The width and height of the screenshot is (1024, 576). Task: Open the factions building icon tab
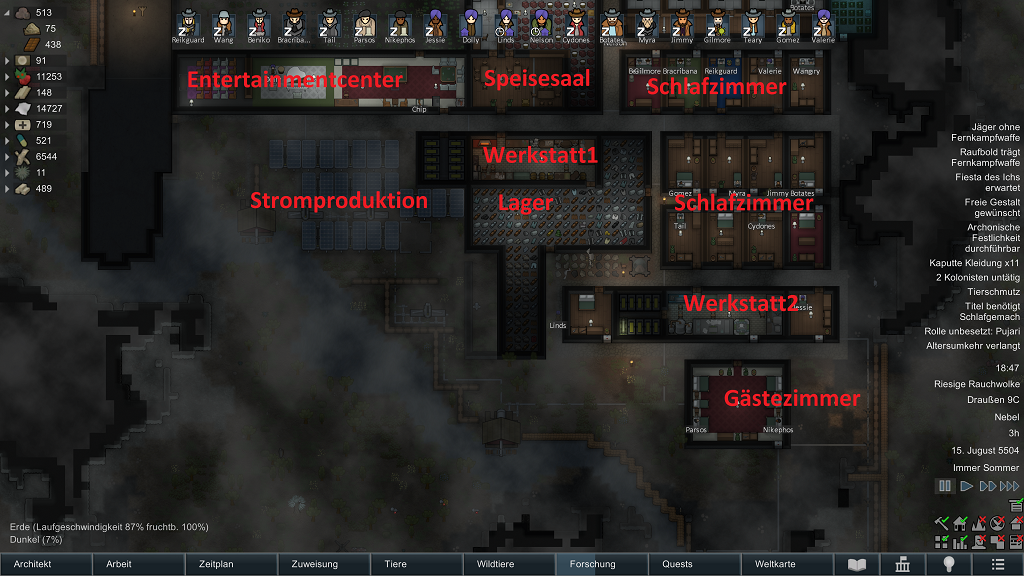click(903, 564)
